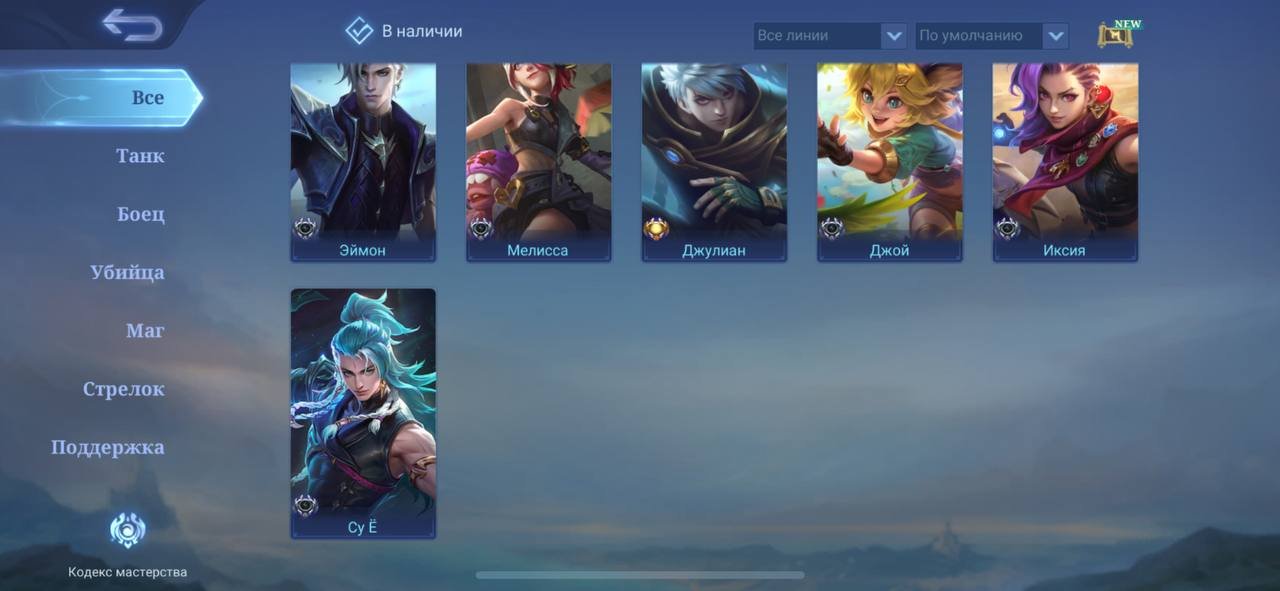Go back with the return arrow
Image resolution: width=1280 pixels, height=591 pixels.
click(132, 25)
